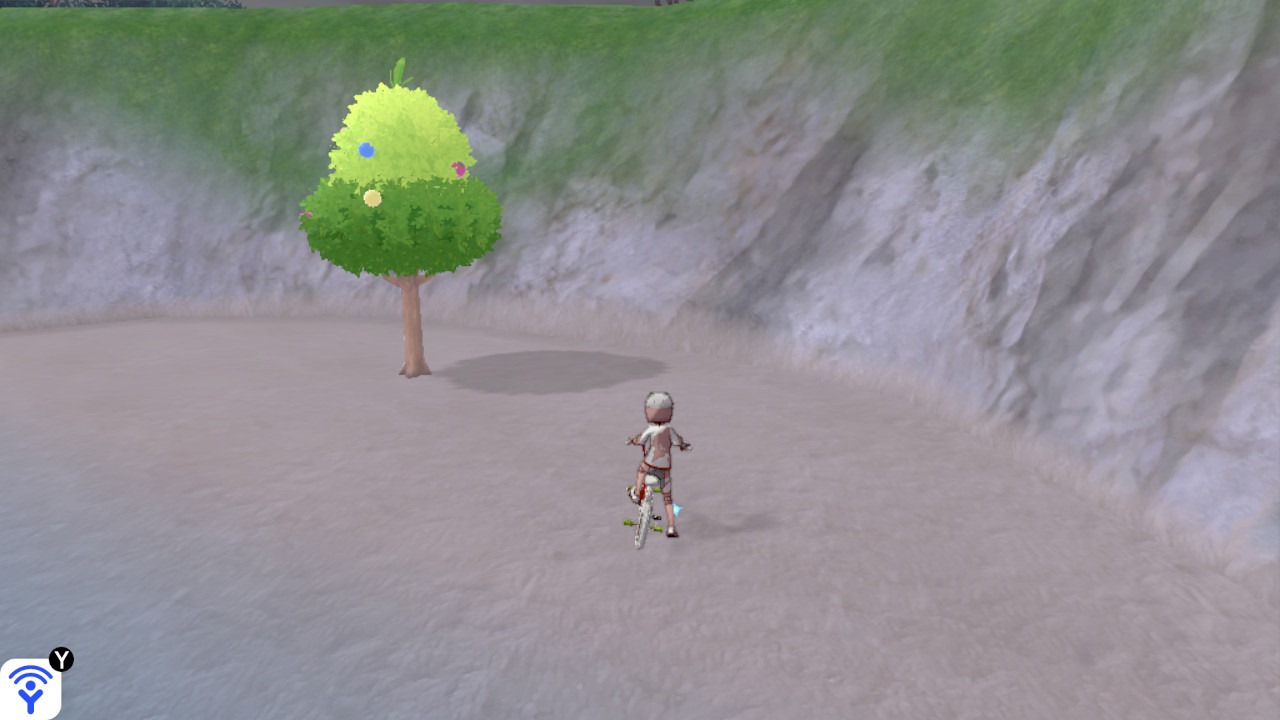Select the blue berry on the tree
The height and width of the screenshot is (720, 1280).
(x=366, y=151)
